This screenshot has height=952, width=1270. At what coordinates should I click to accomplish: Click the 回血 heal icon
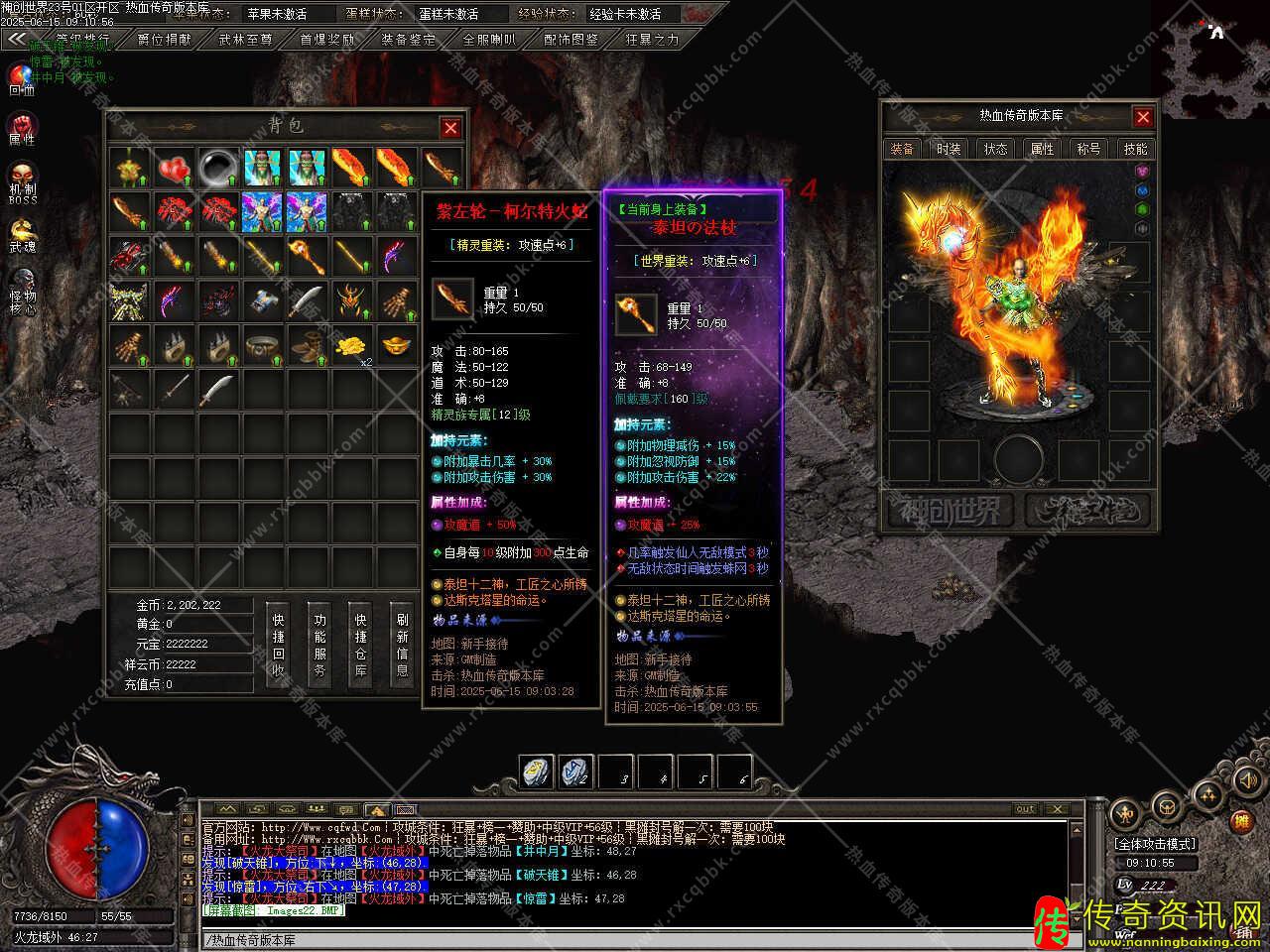21,77
